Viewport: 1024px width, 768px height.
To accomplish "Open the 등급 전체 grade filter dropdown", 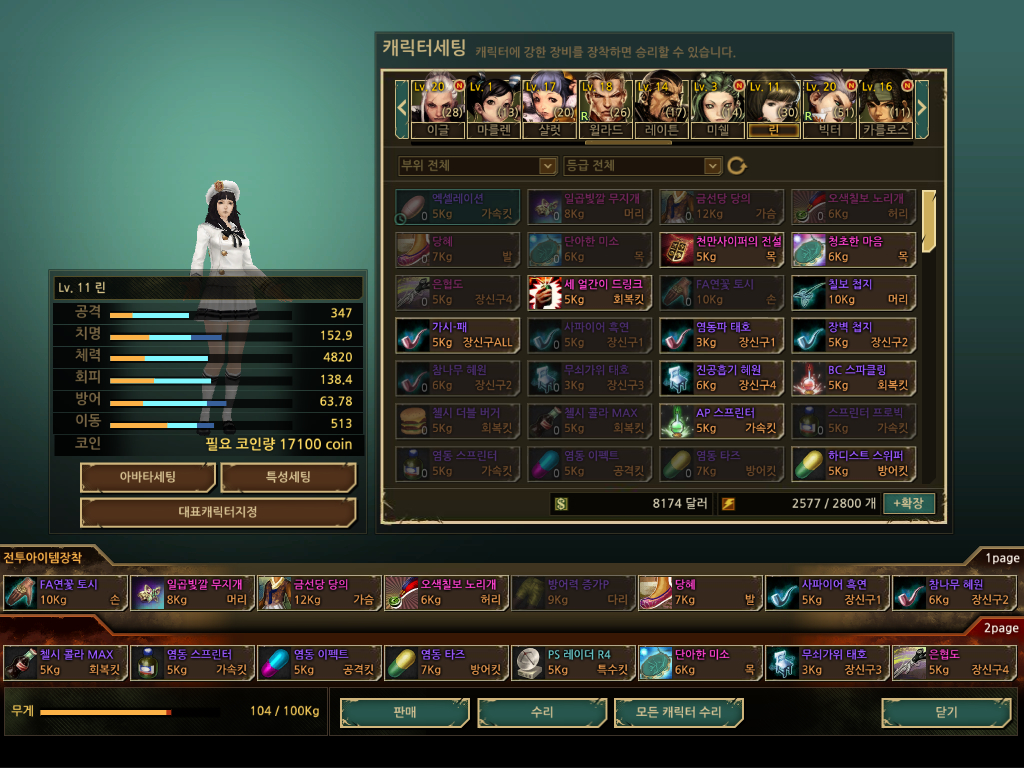I will tap(642, 165).
